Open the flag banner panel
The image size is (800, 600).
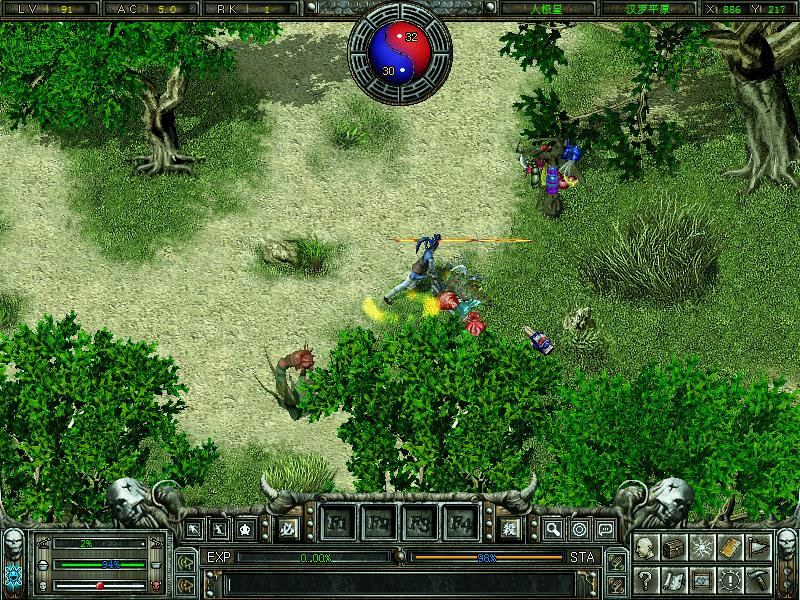(759, 549)
